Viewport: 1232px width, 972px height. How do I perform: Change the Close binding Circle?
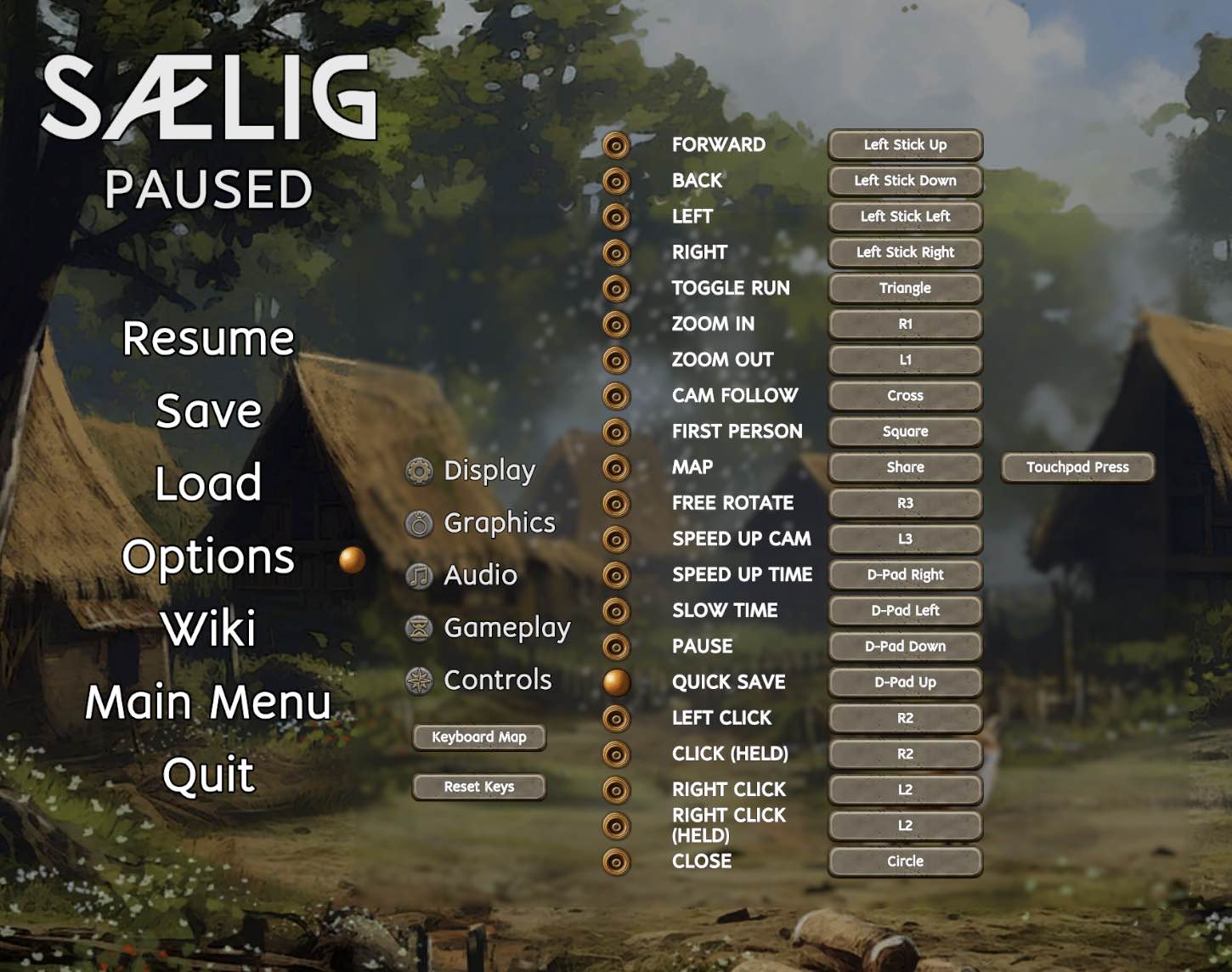(905, 862)
